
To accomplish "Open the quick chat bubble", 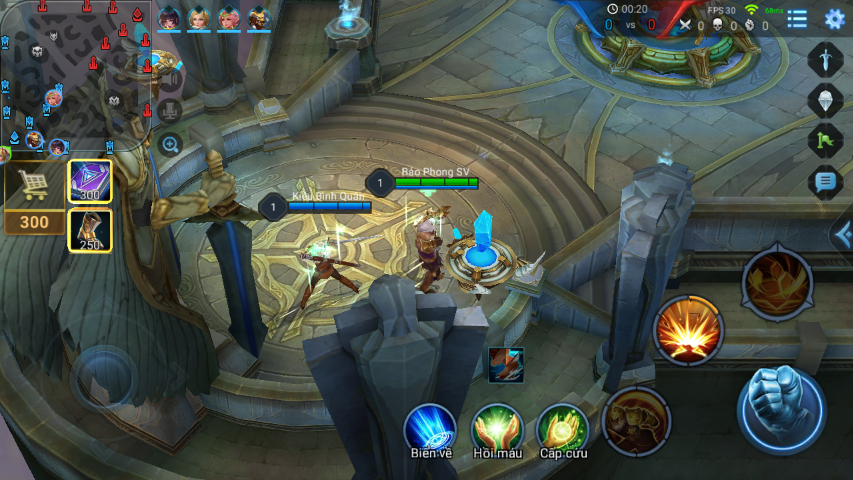I will (825, 181).
